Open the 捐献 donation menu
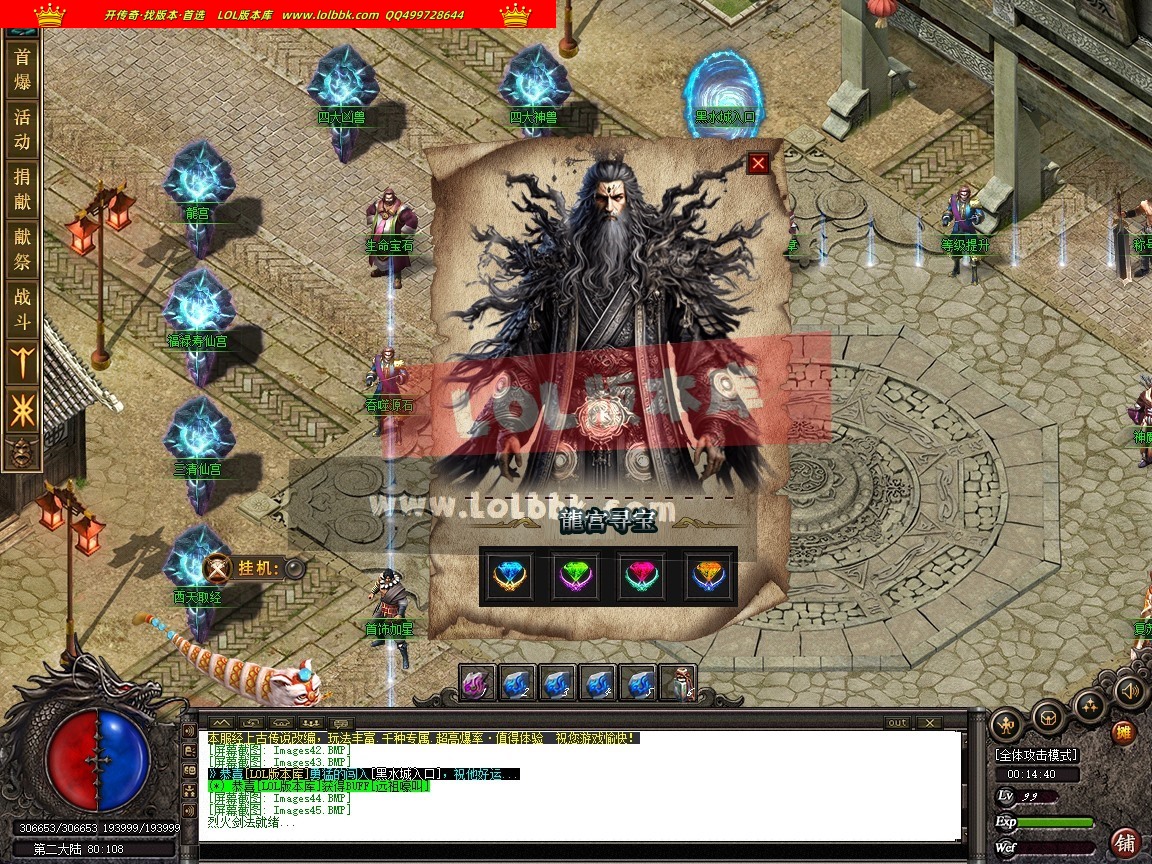Image resolution: width=1152 pixels, height=864 pixels. pos(22,189)
